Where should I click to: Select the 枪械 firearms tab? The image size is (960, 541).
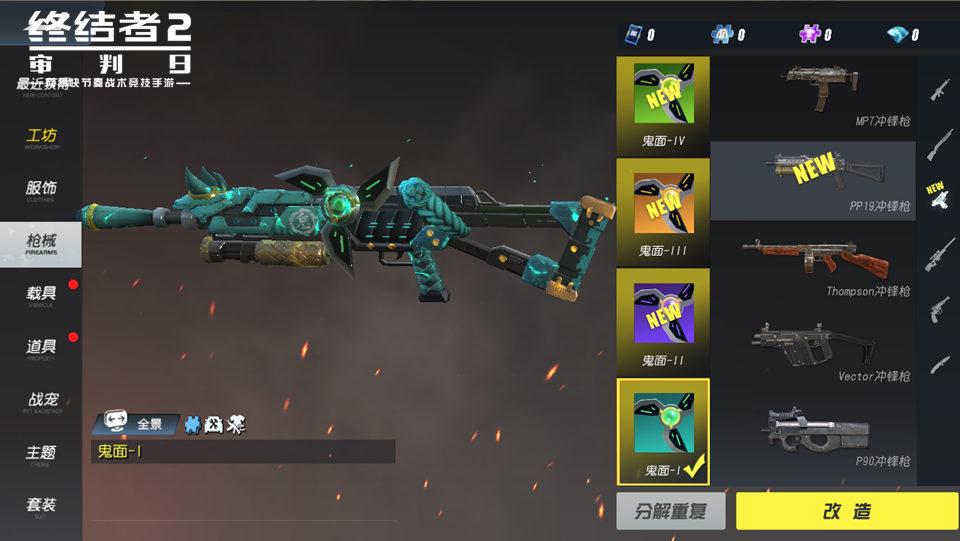tap(41, 243)
